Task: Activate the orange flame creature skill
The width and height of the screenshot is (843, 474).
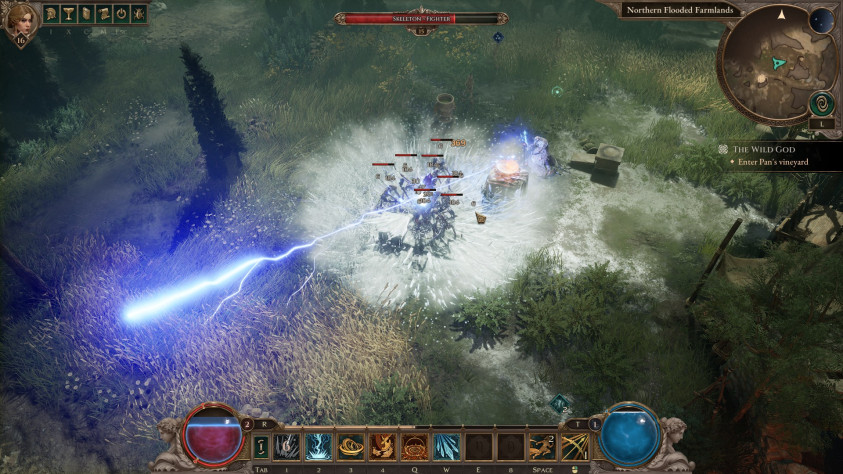Action: click(383, 446)
